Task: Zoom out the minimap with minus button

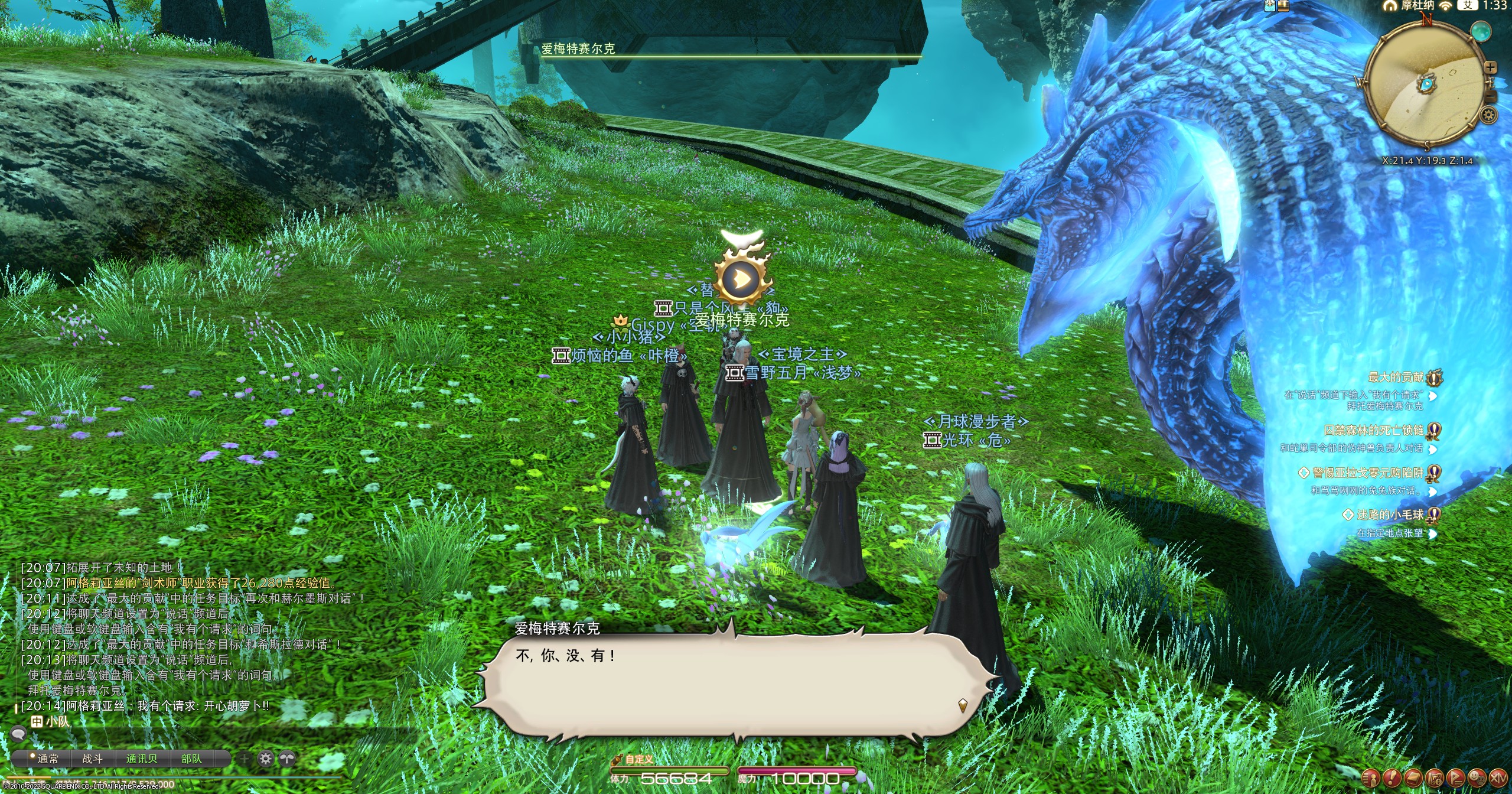Action: [x=1490, y=96]
